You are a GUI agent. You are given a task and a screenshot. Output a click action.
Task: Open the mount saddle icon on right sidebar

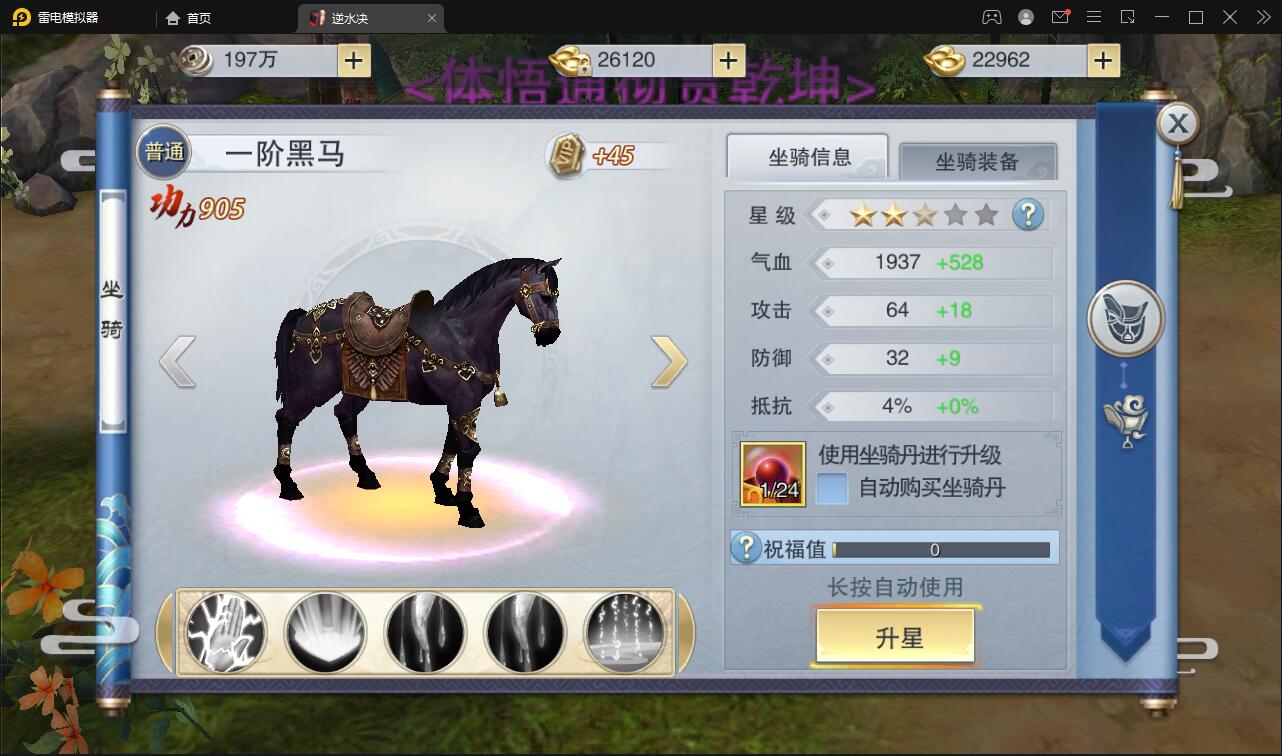click(x=1126, y=317)
